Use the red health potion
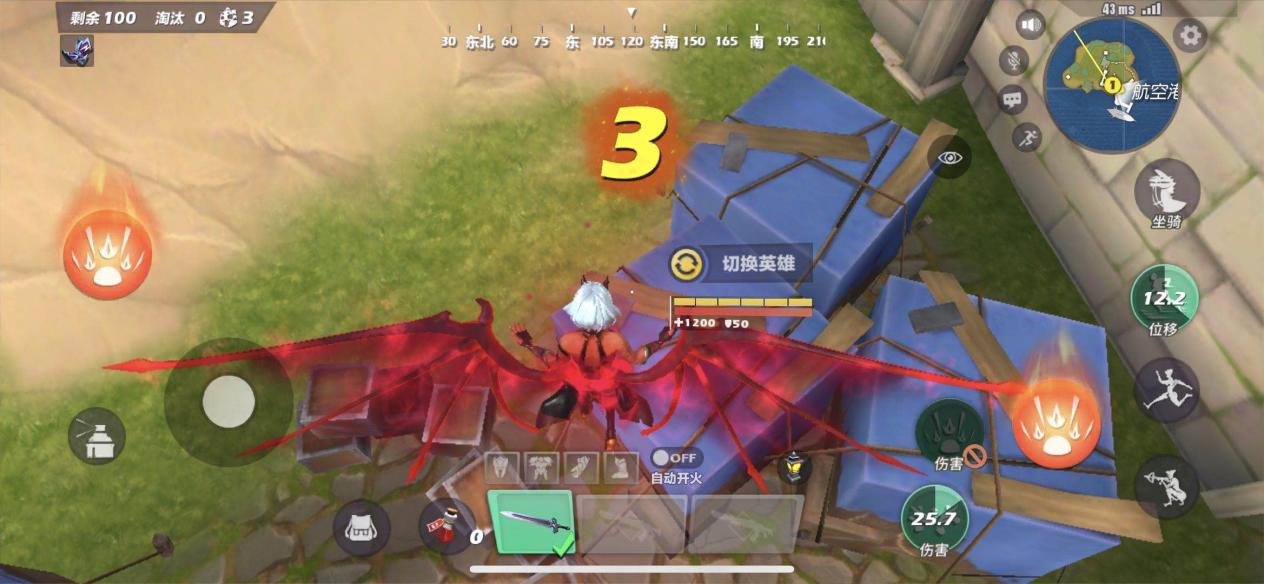The width and height of the screenshot is (1264, 584). tap(443, 524)
